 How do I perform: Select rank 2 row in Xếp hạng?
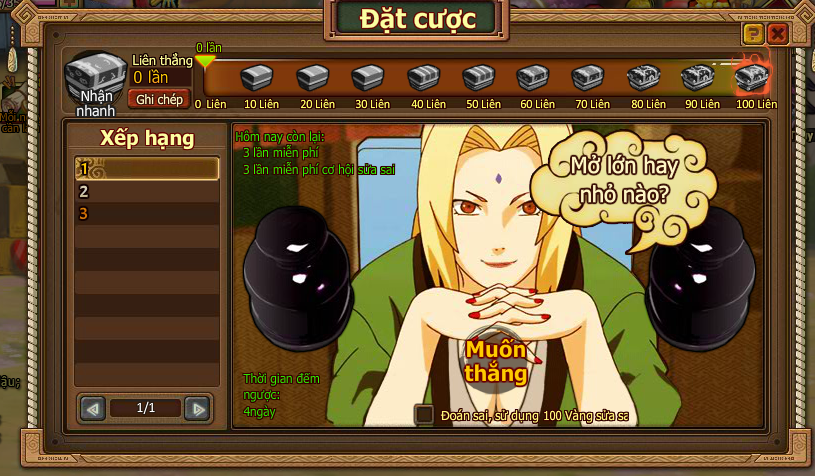(x=148, y=191)
